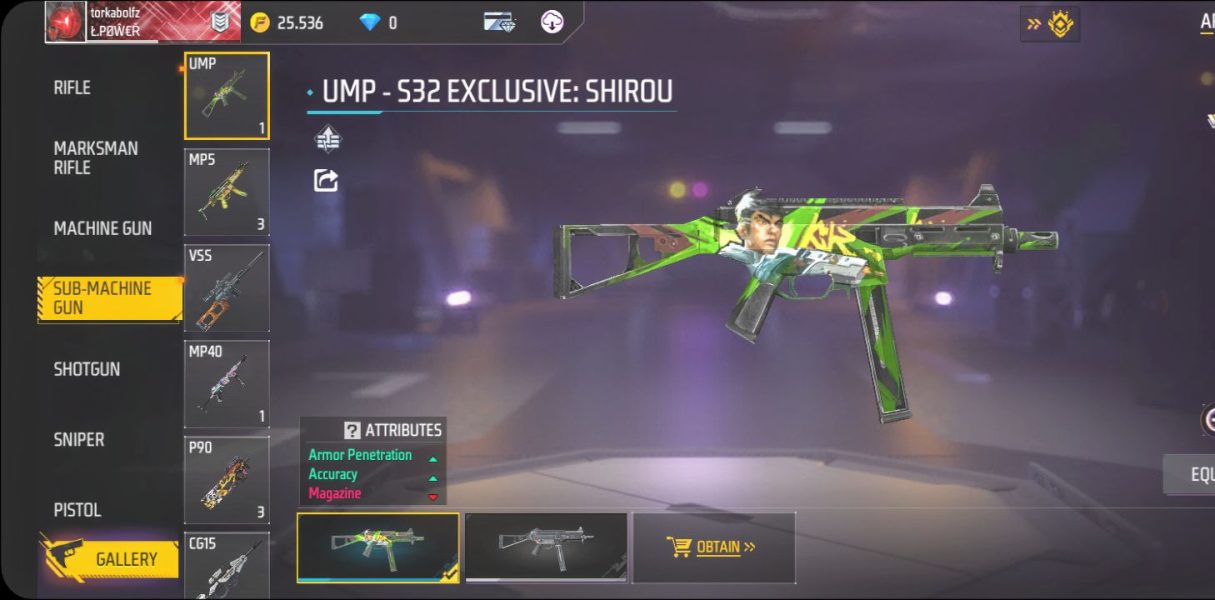Choose the Shotgun category
The width and height of the screenshot is (1215, 600).
point(87,369)
